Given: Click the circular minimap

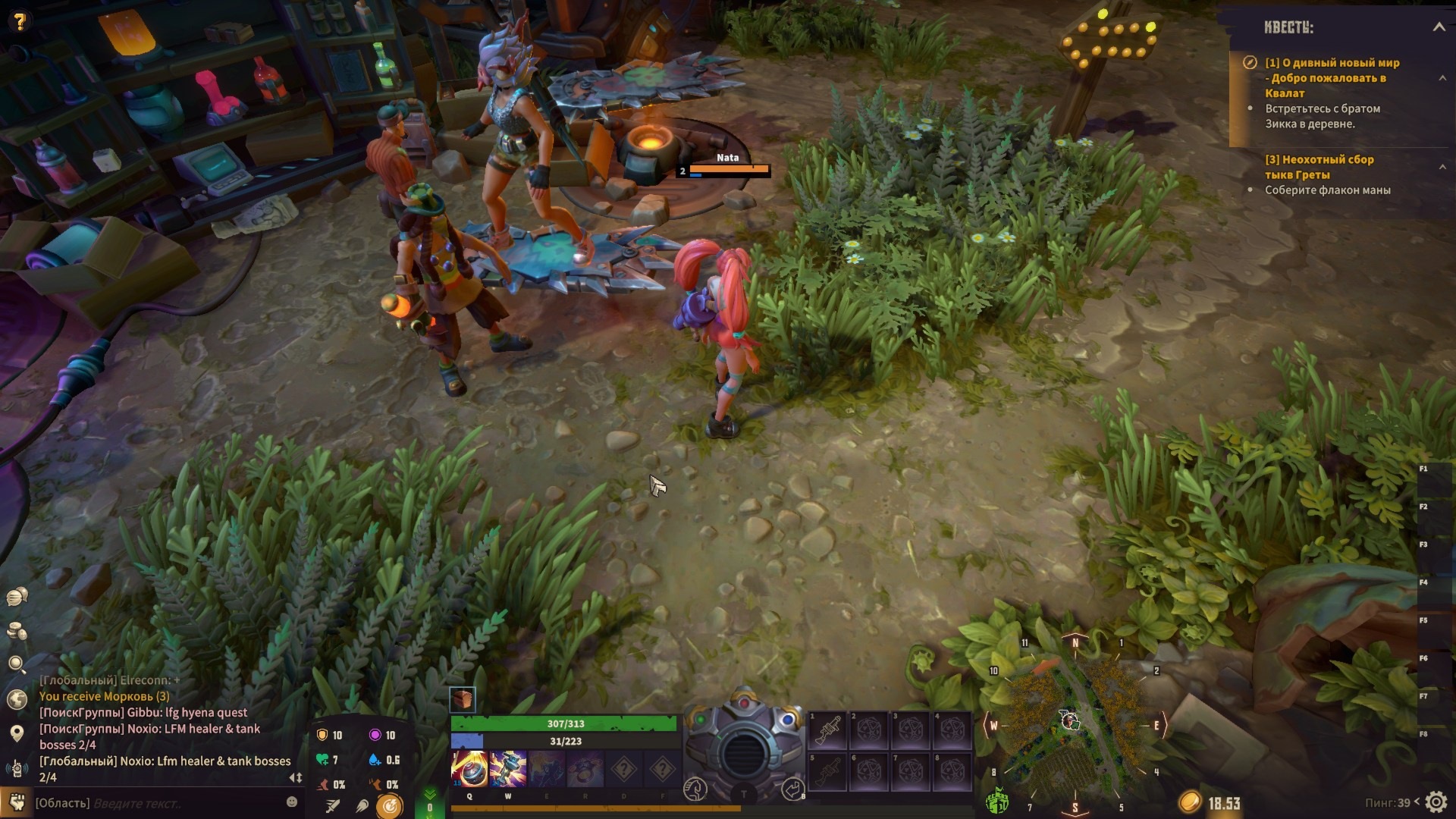Looking at the screenshot, I should (1074, 724).
